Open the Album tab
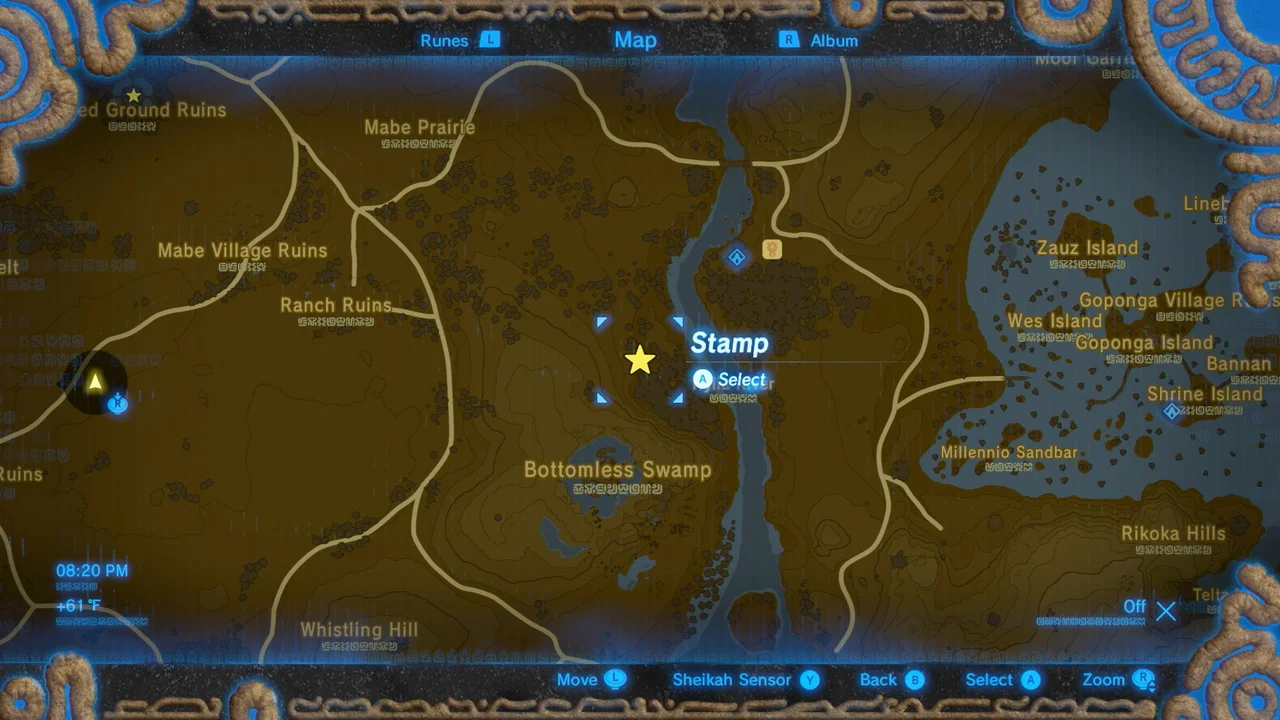This screenshot has height=720, width=1280. point(833,40)
